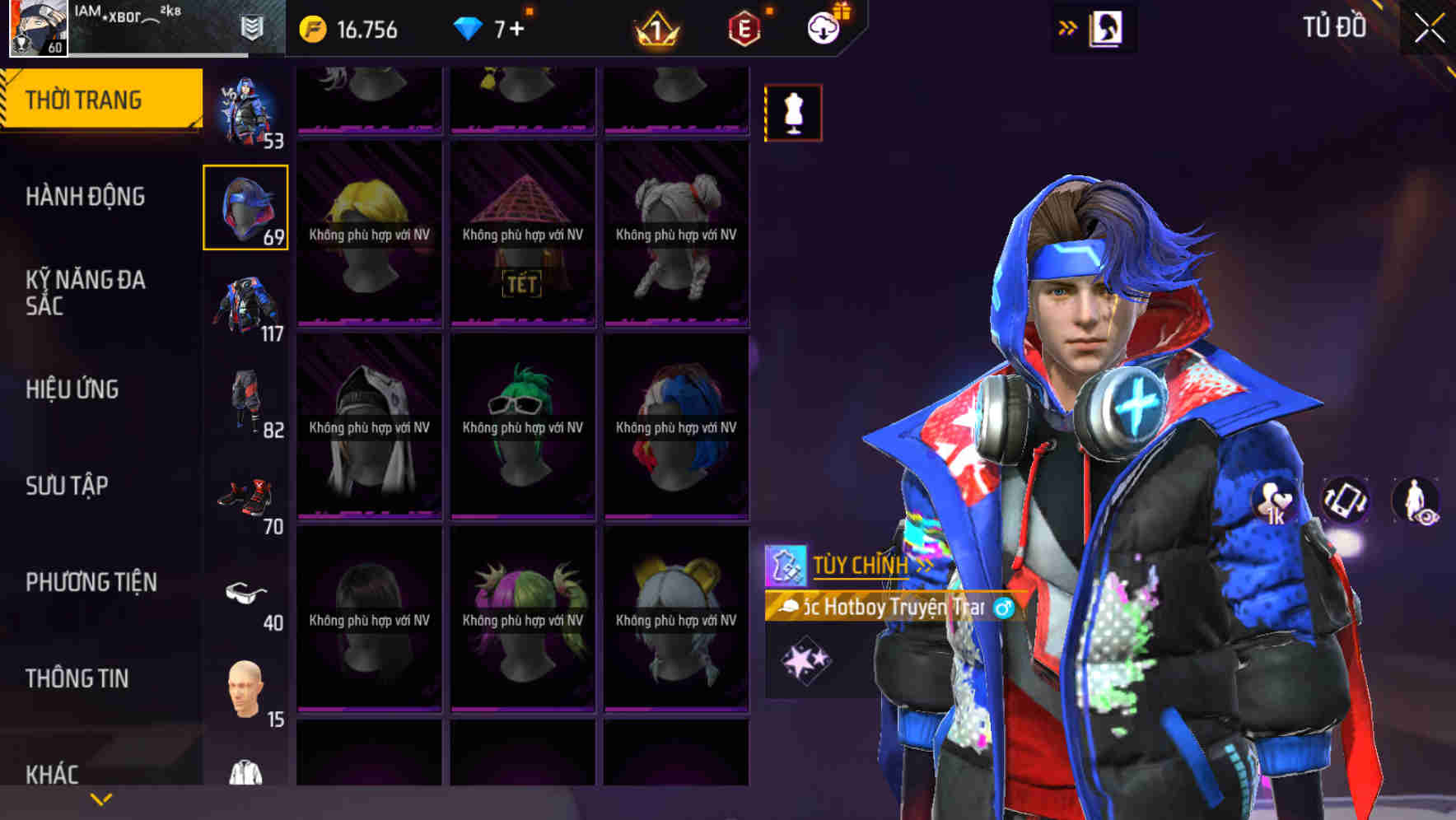Viewport: 1456px width, 820px height.
Task: Expand TÙY CHỈNH options with double arrows
Action: (x=926, y=564)
